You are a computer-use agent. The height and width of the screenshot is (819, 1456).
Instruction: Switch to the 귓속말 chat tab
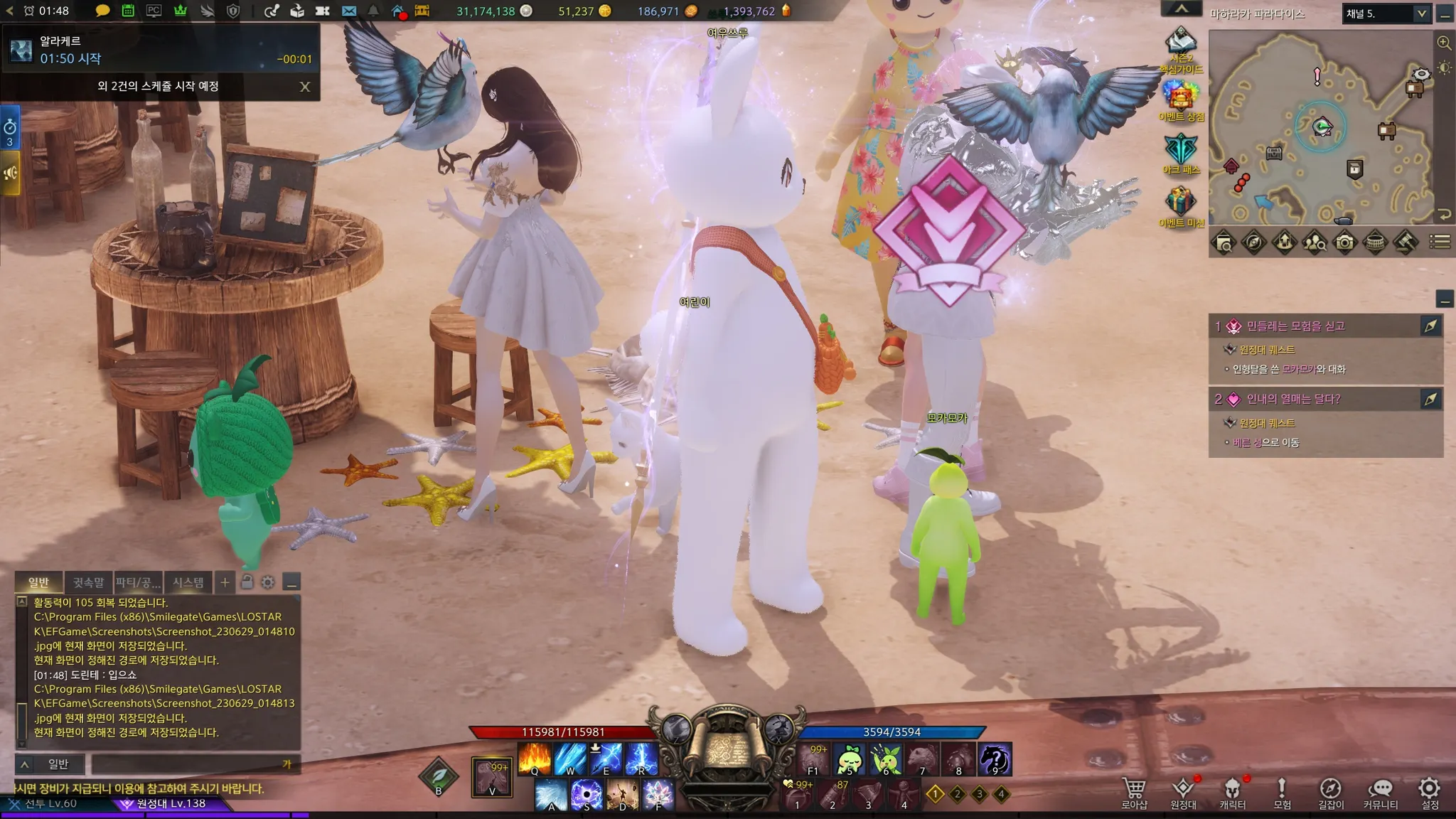pyautogui.click(x=88, y=582)
